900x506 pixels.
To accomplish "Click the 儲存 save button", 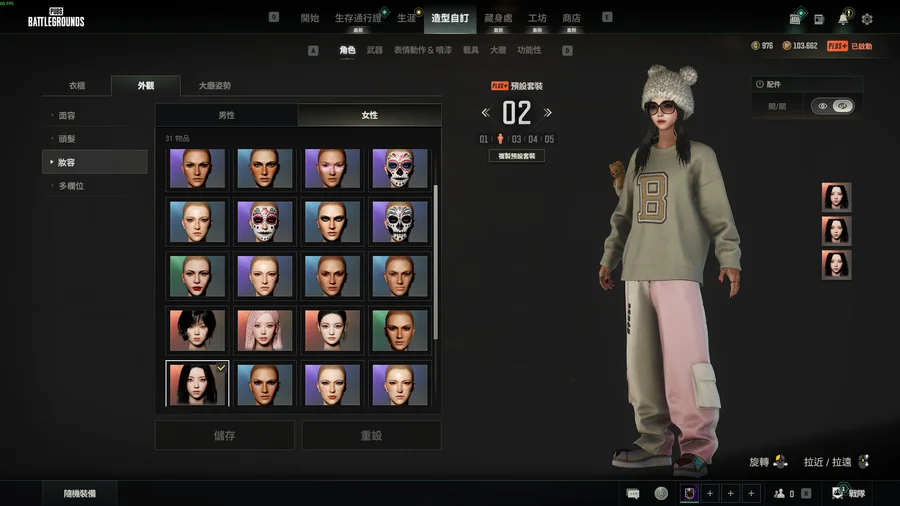I will tap(225, 435).
